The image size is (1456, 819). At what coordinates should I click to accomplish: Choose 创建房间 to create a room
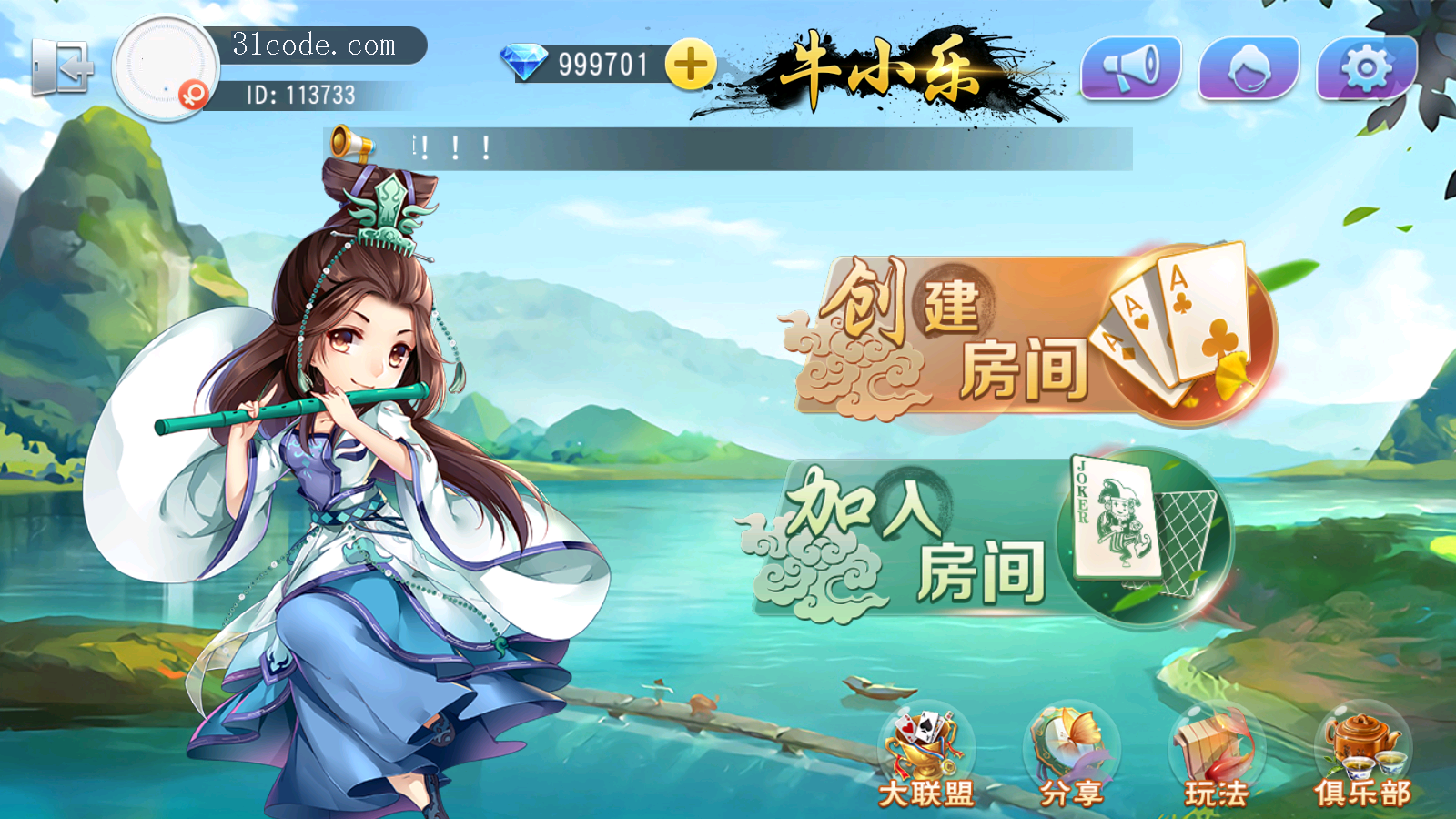(1028, 335)
